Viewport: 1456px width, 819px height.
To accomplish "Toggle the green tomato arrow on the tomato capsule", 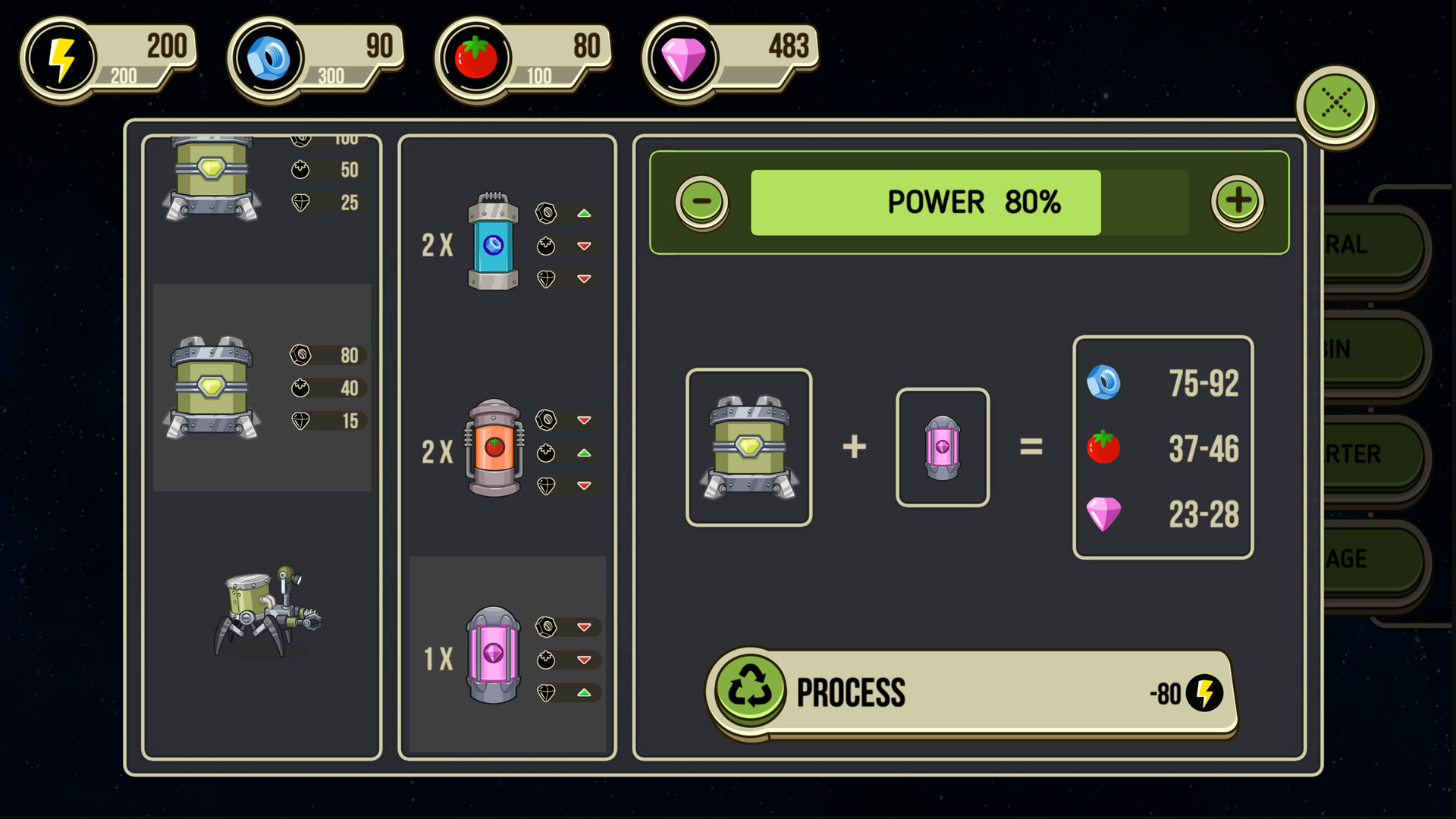I will [x=584, y=453].
